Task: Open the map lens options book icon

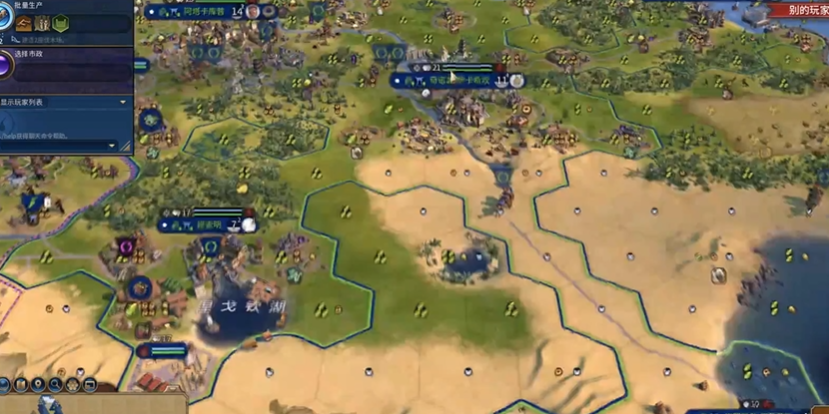Action: click(x=21, y=384)
